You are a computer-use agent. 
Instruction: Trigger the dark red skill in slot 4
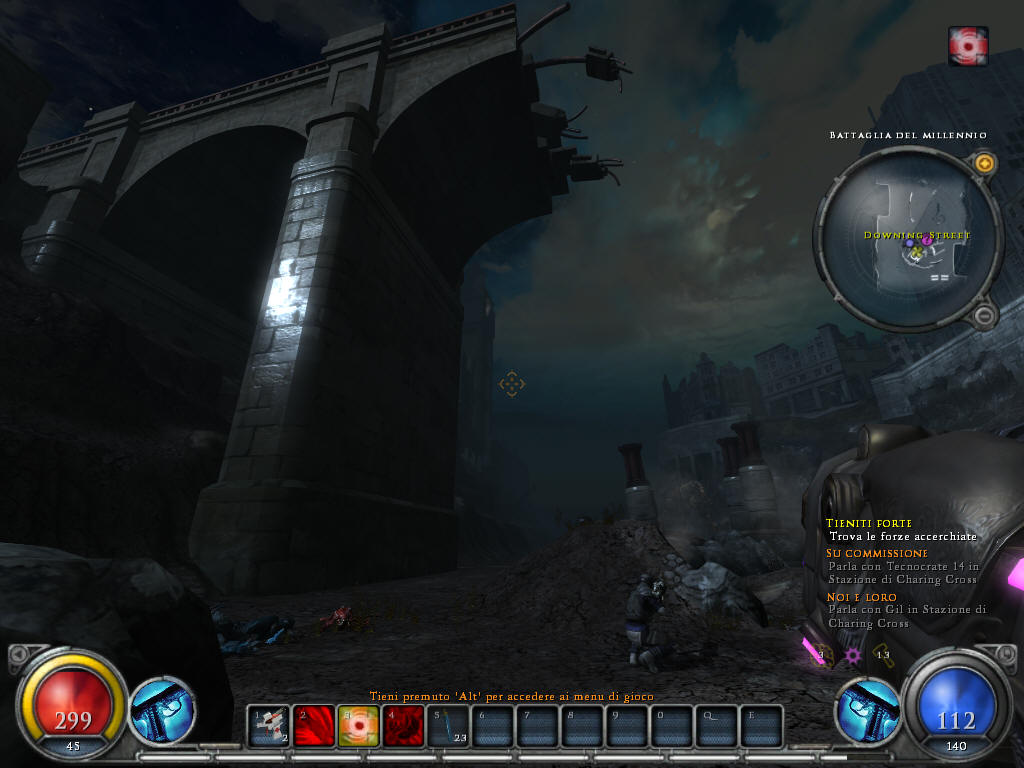(403, 726)
